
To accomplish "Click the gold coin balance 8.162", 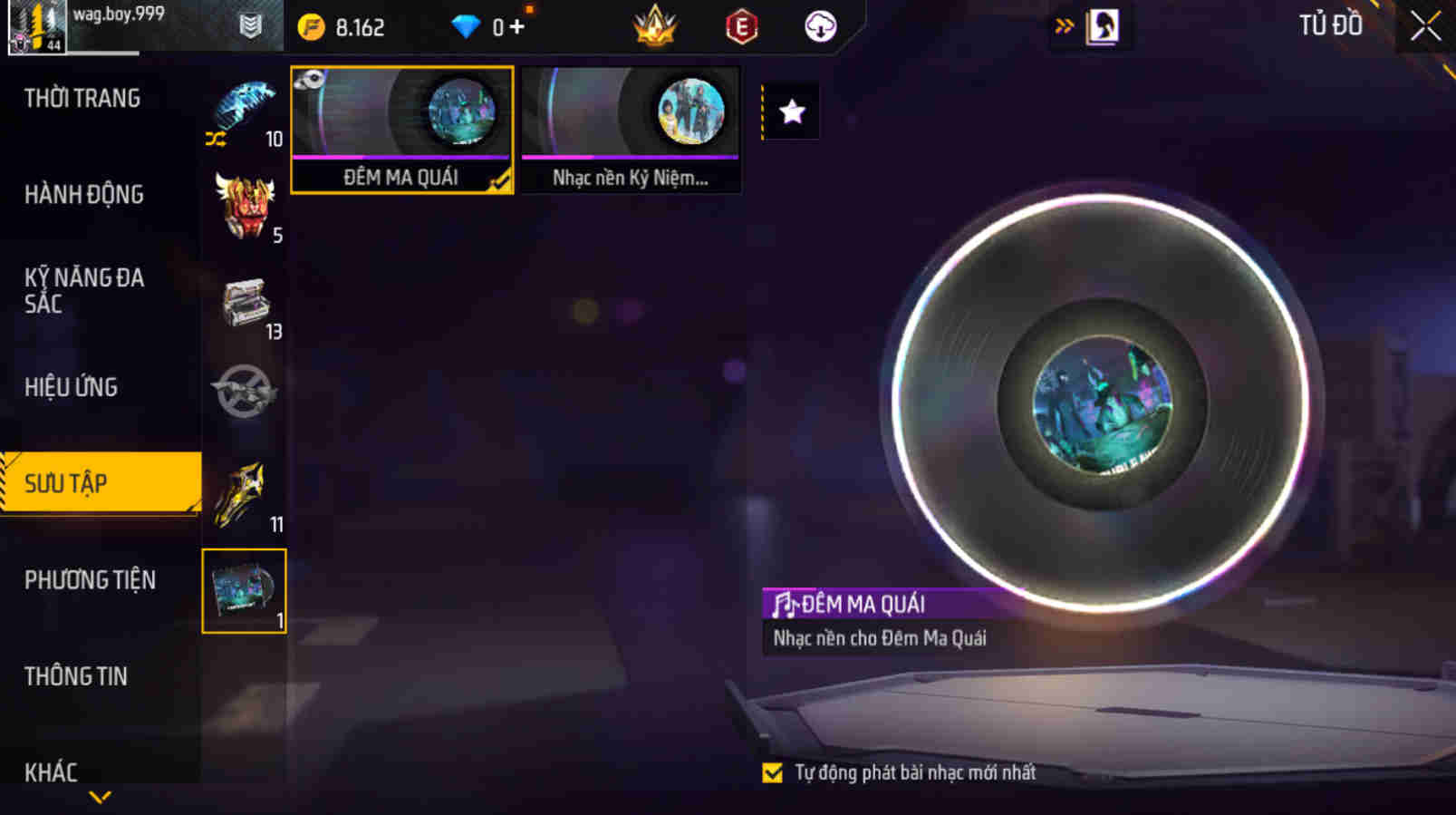I will click(x=344, y=25).
